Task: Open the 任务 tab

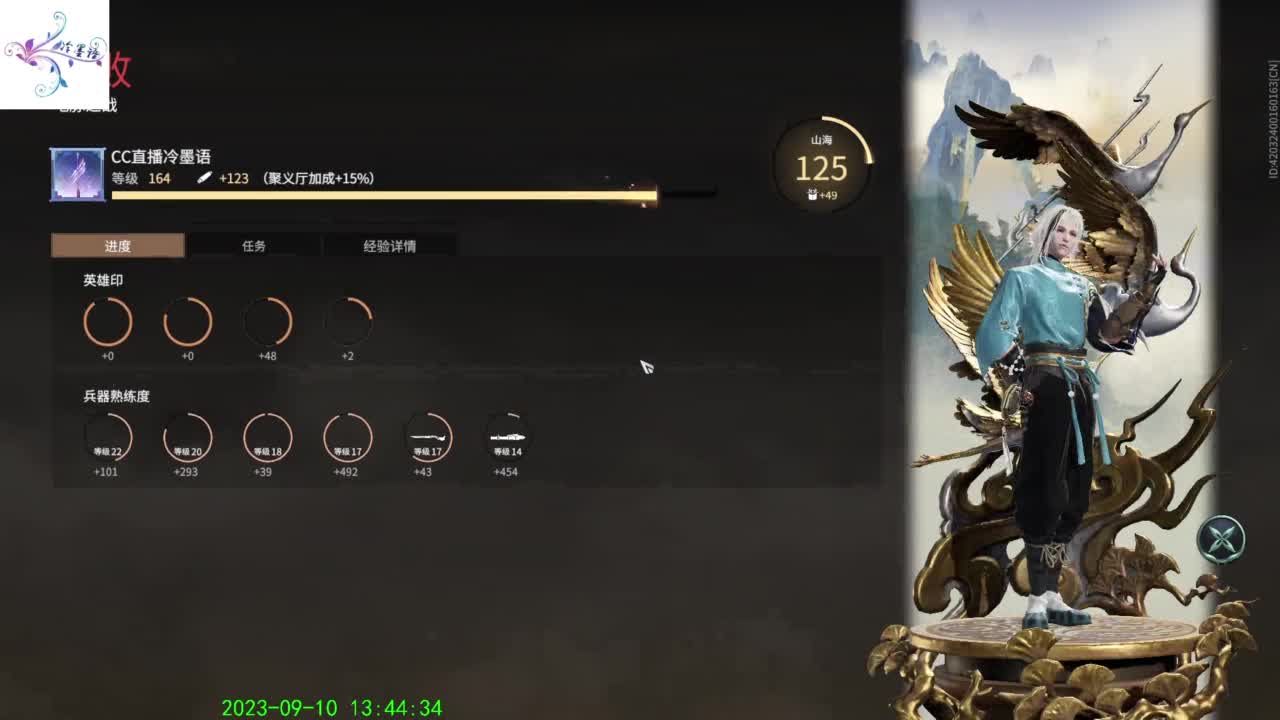Action: coord(253,245)
